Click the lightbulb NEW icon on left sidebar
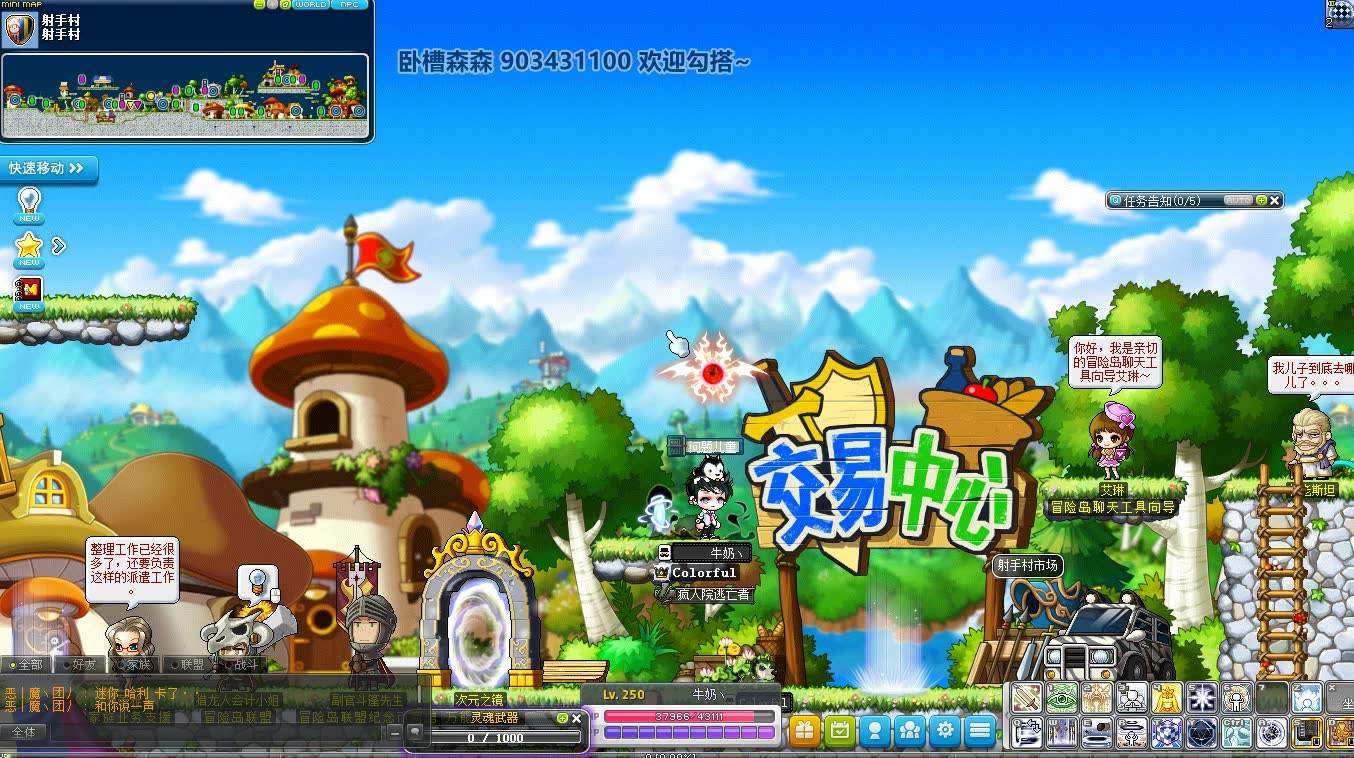 (x=29, y=202)
